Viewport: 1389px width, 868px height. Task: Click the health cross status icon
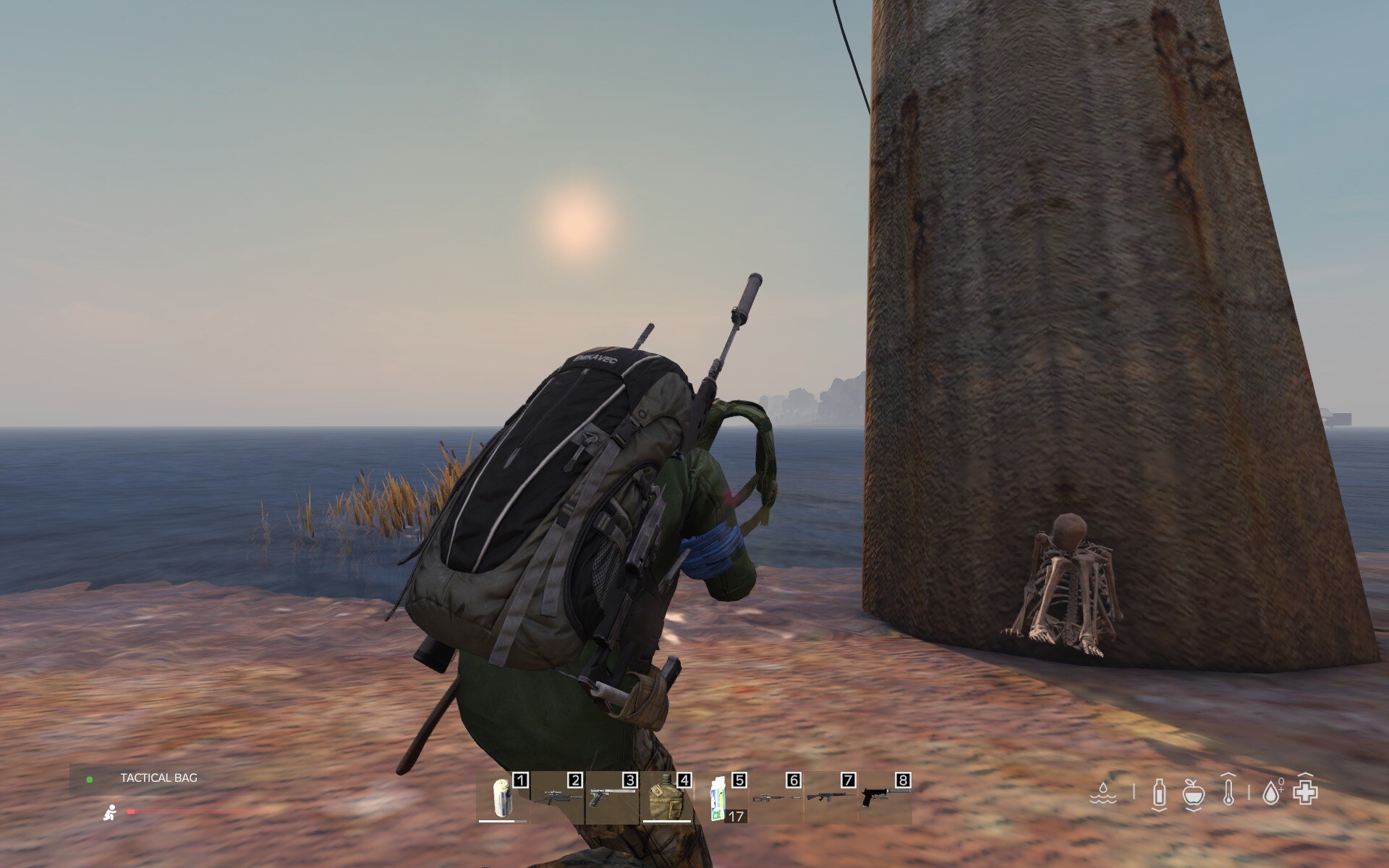point(1305,793)
